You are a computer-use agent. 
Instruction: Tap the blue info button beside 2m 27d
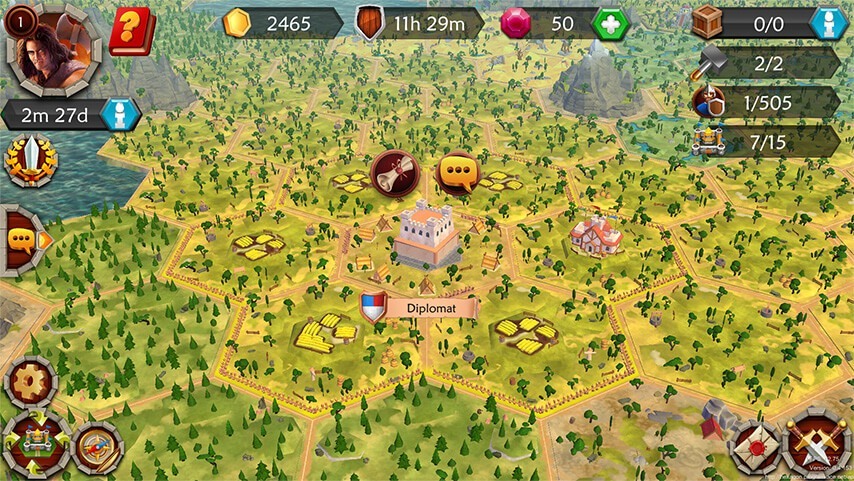tap(120, 115)
